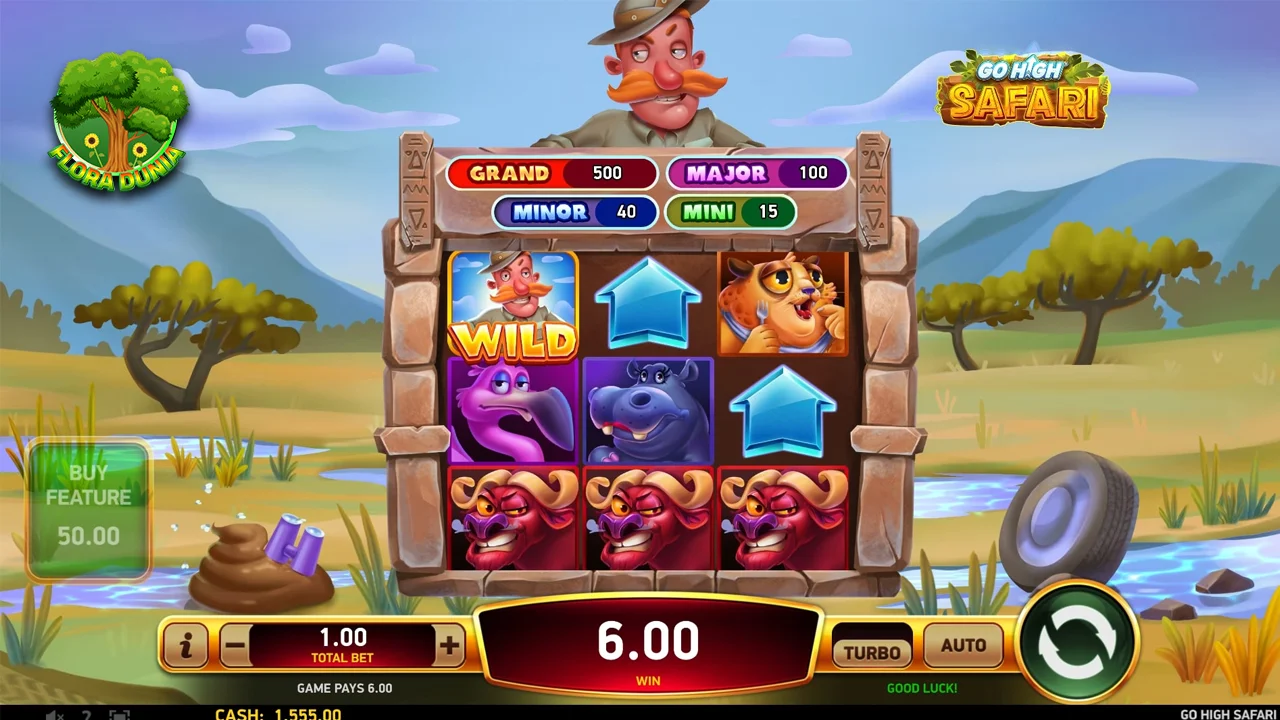Enable Turbo spin mode
The height and width of the screenshot is (720, 1280).
(x=872, y=651)
